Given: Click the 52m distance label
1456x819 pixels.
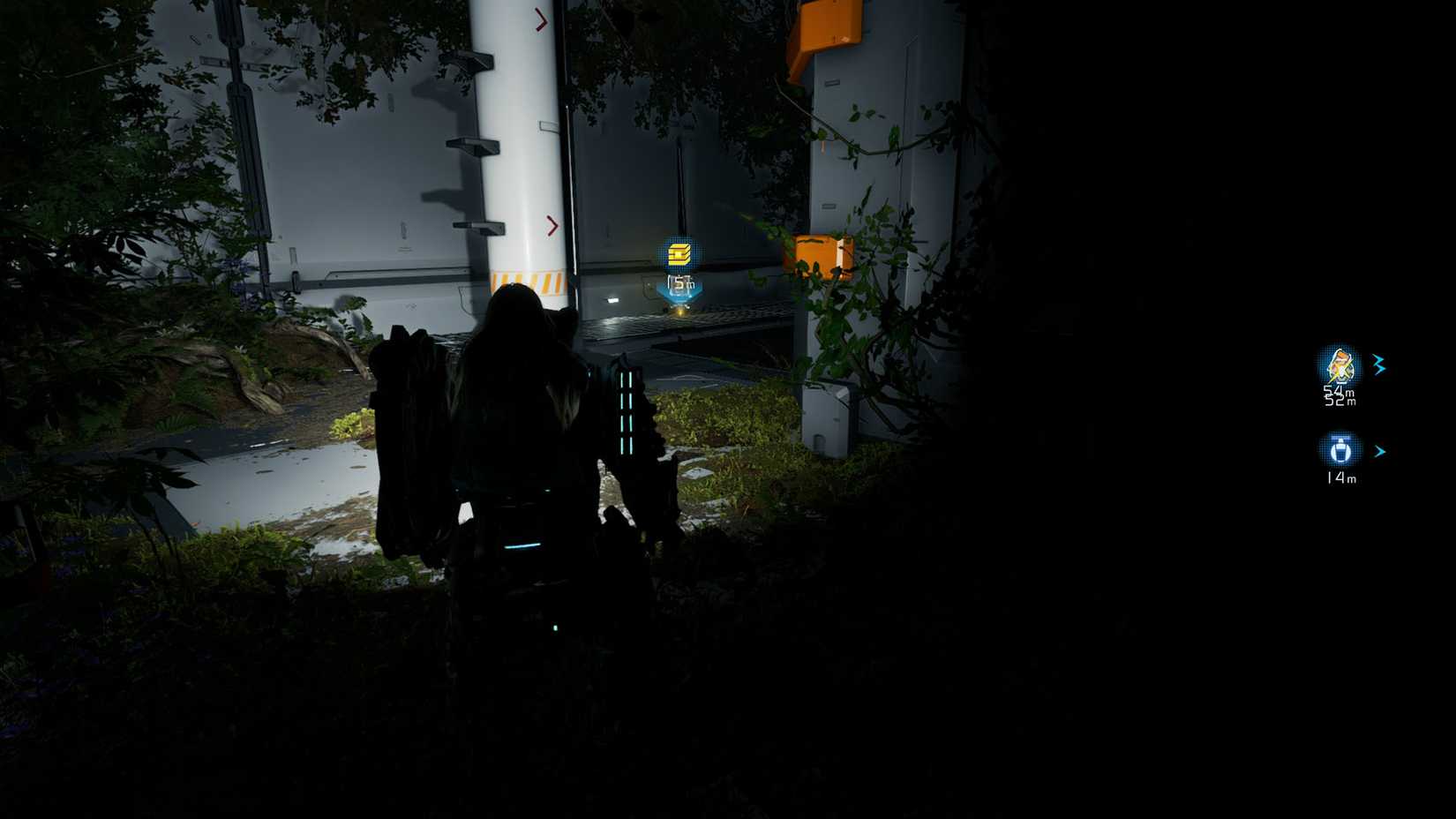Looking at the screenshot, I should [x=1339, y=400].
